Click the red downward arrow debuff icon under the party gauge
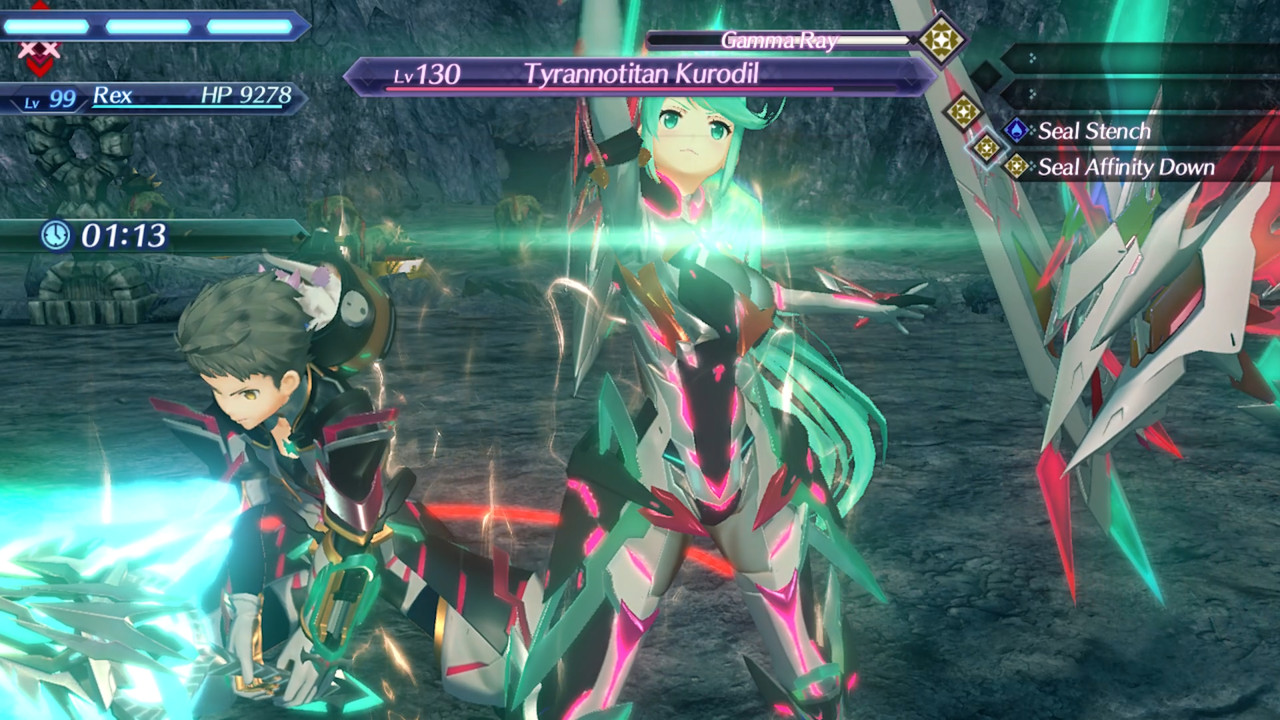The height and width of the screenshot is (720, 1280). [x=38, y=65]
